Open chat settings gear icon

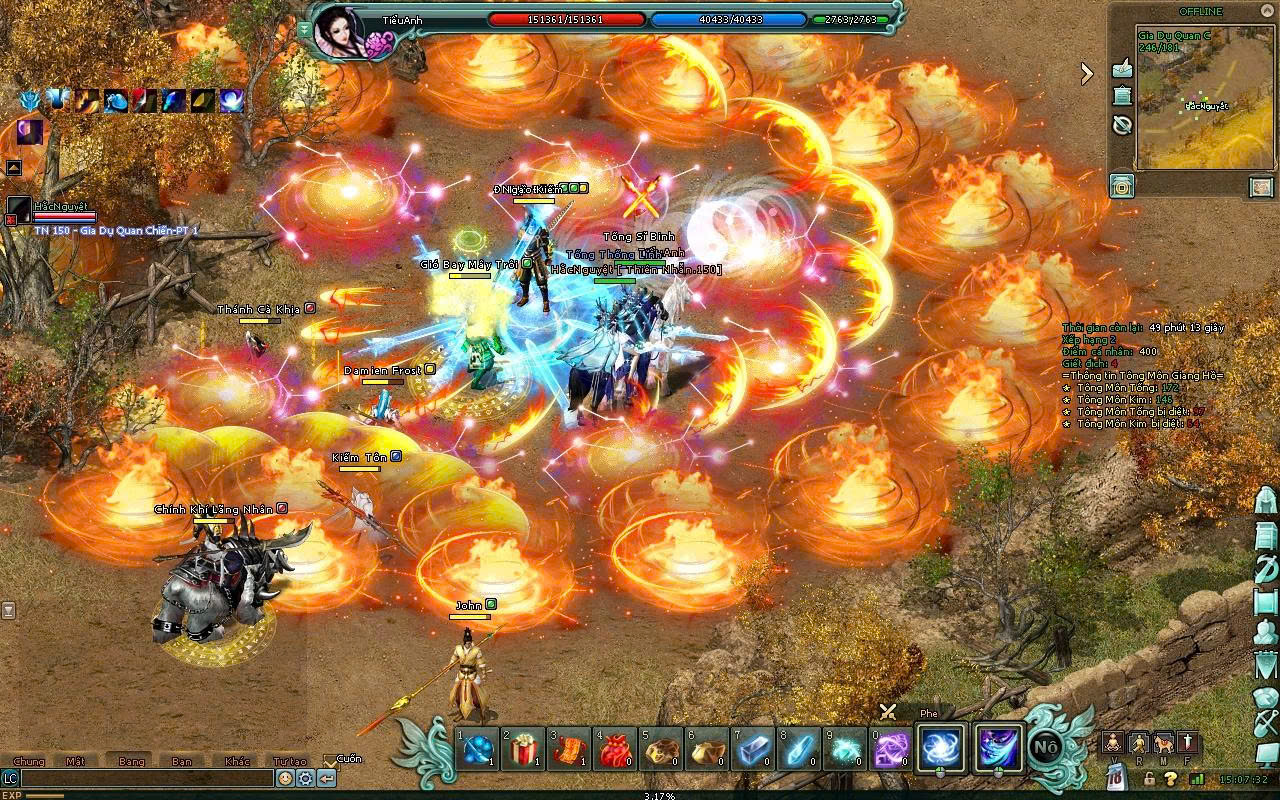(306, 778)
